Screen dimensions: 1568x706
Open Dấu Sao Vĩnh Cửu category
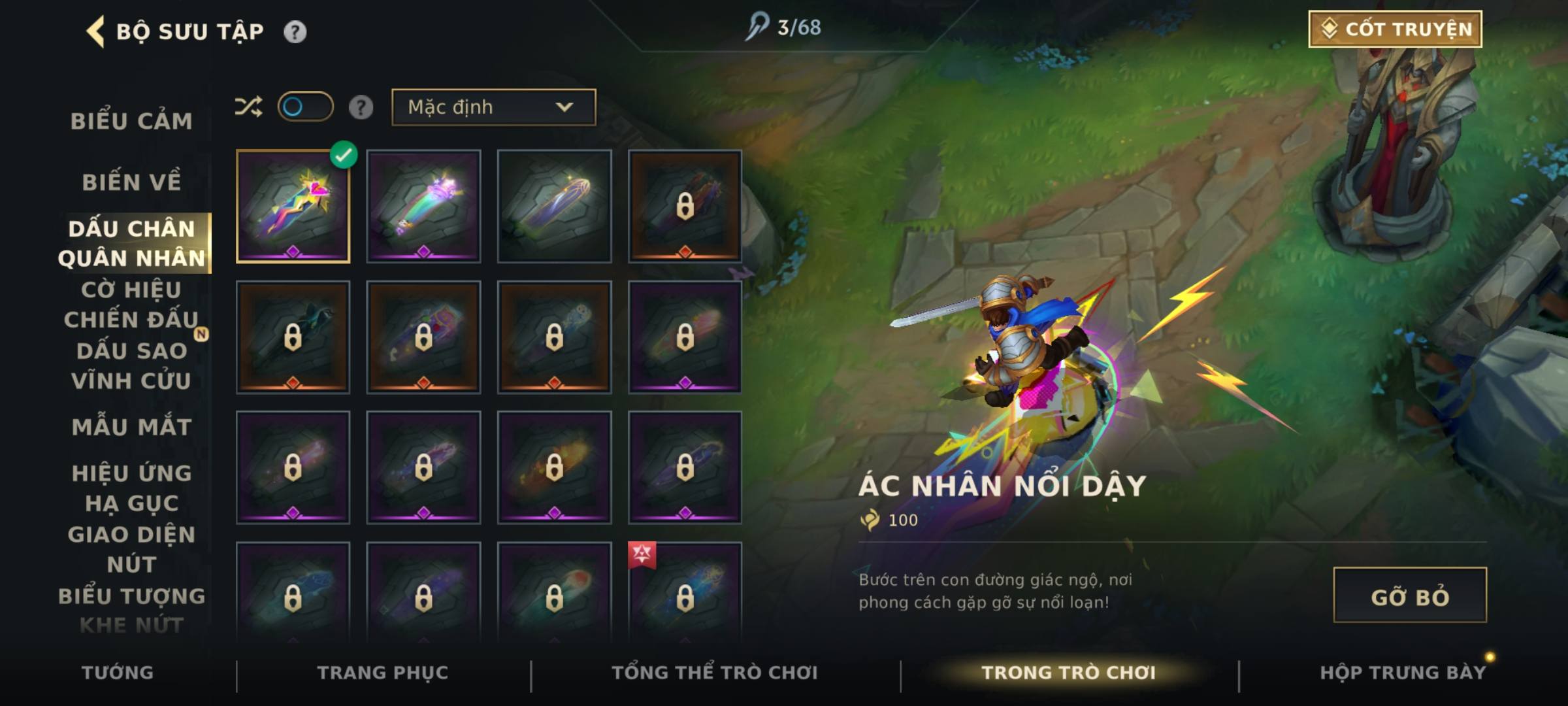click(131, 366)
